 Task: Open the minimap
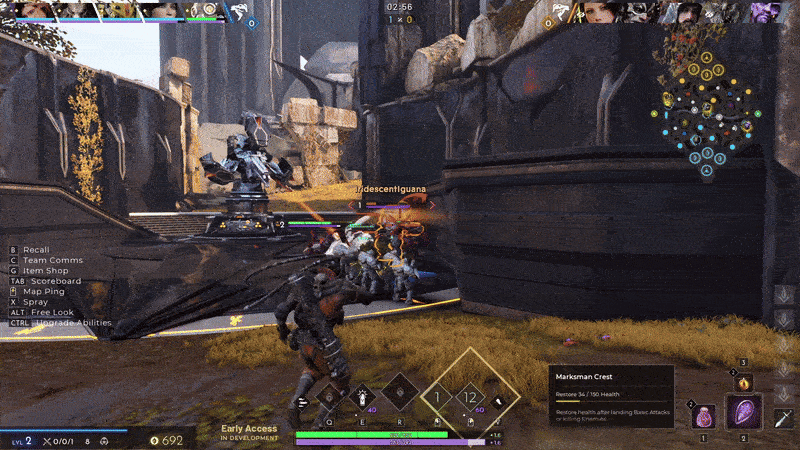(707, 112)
